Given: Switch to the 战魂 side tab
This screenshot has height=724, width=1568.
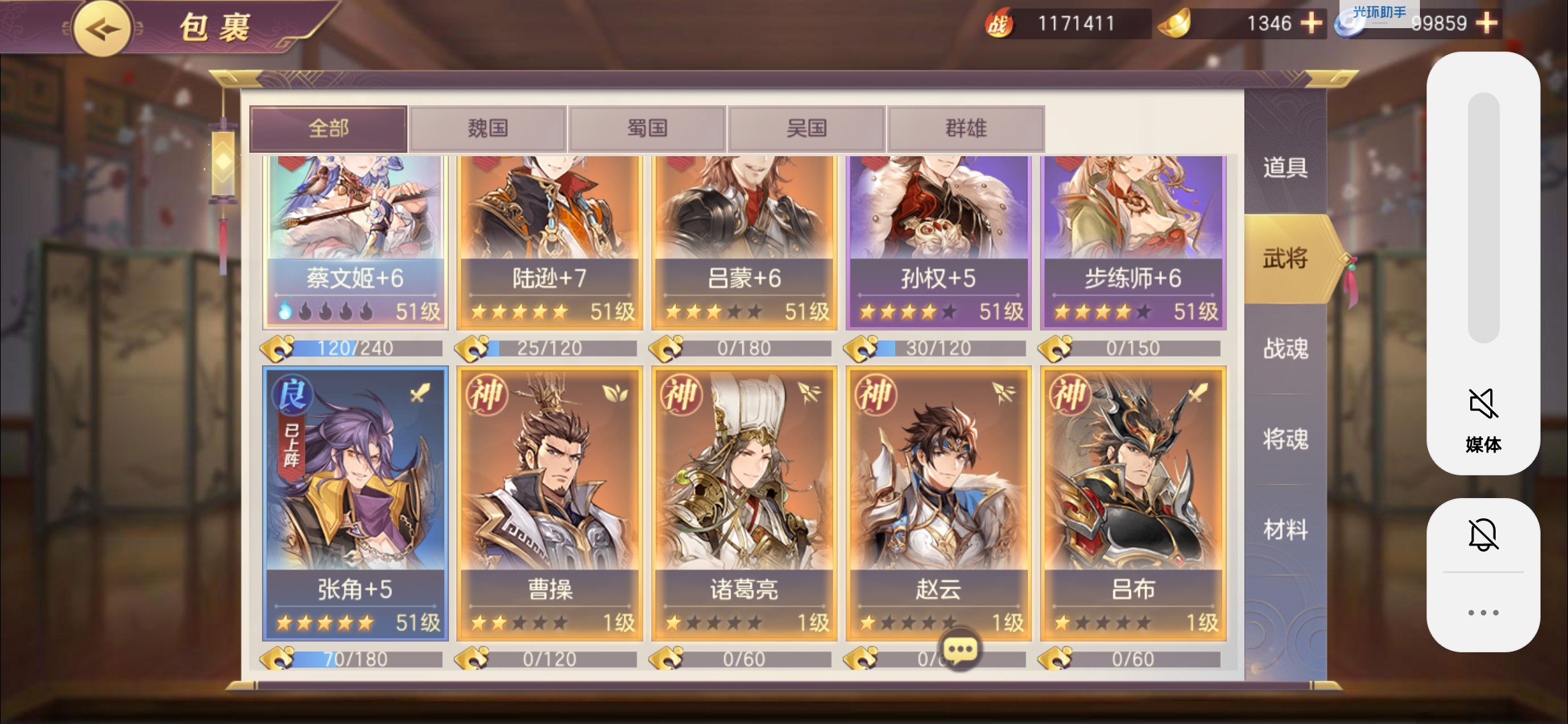Looking at the screenshot, I should click(x=1285, y=349).
